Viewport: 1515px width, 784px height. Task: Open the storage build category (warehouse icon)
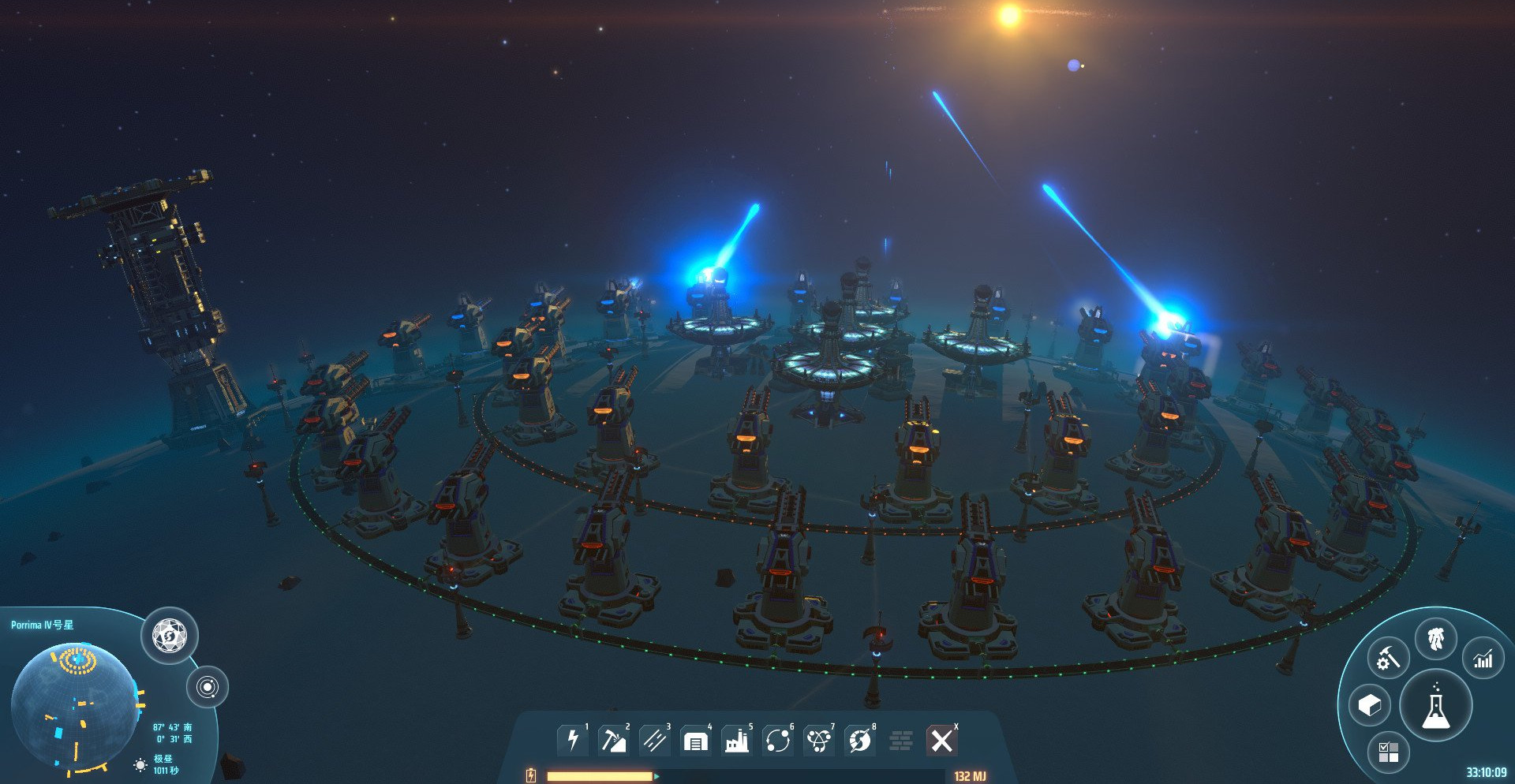(696, 741)
